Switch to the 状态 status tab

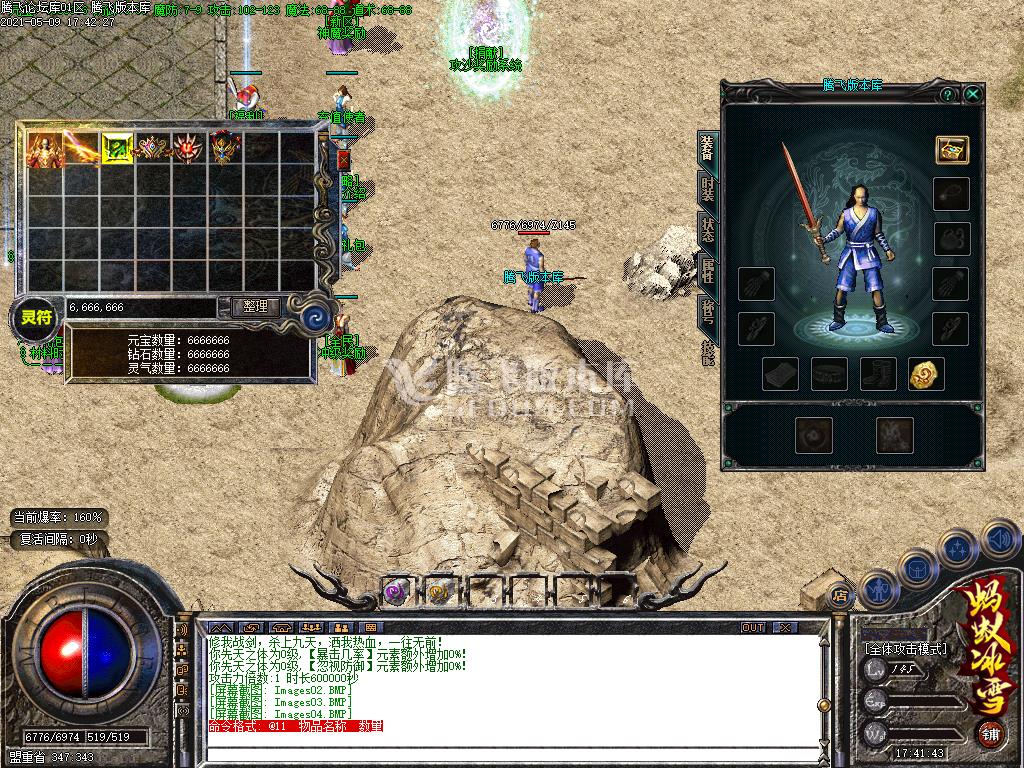[708, 230]
